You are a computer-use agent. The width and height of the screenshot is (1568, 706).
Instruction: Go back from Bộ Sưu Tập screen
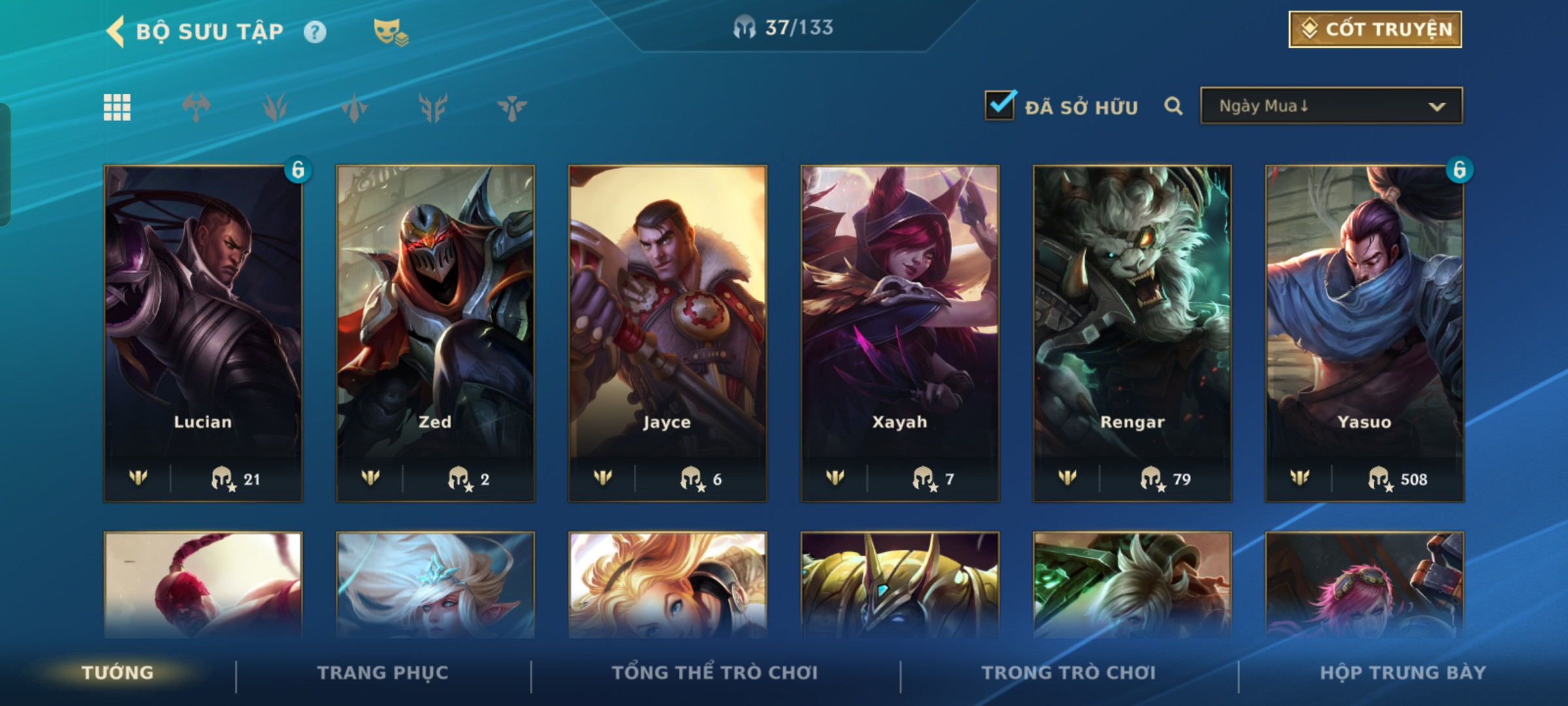tap(116, 31)
